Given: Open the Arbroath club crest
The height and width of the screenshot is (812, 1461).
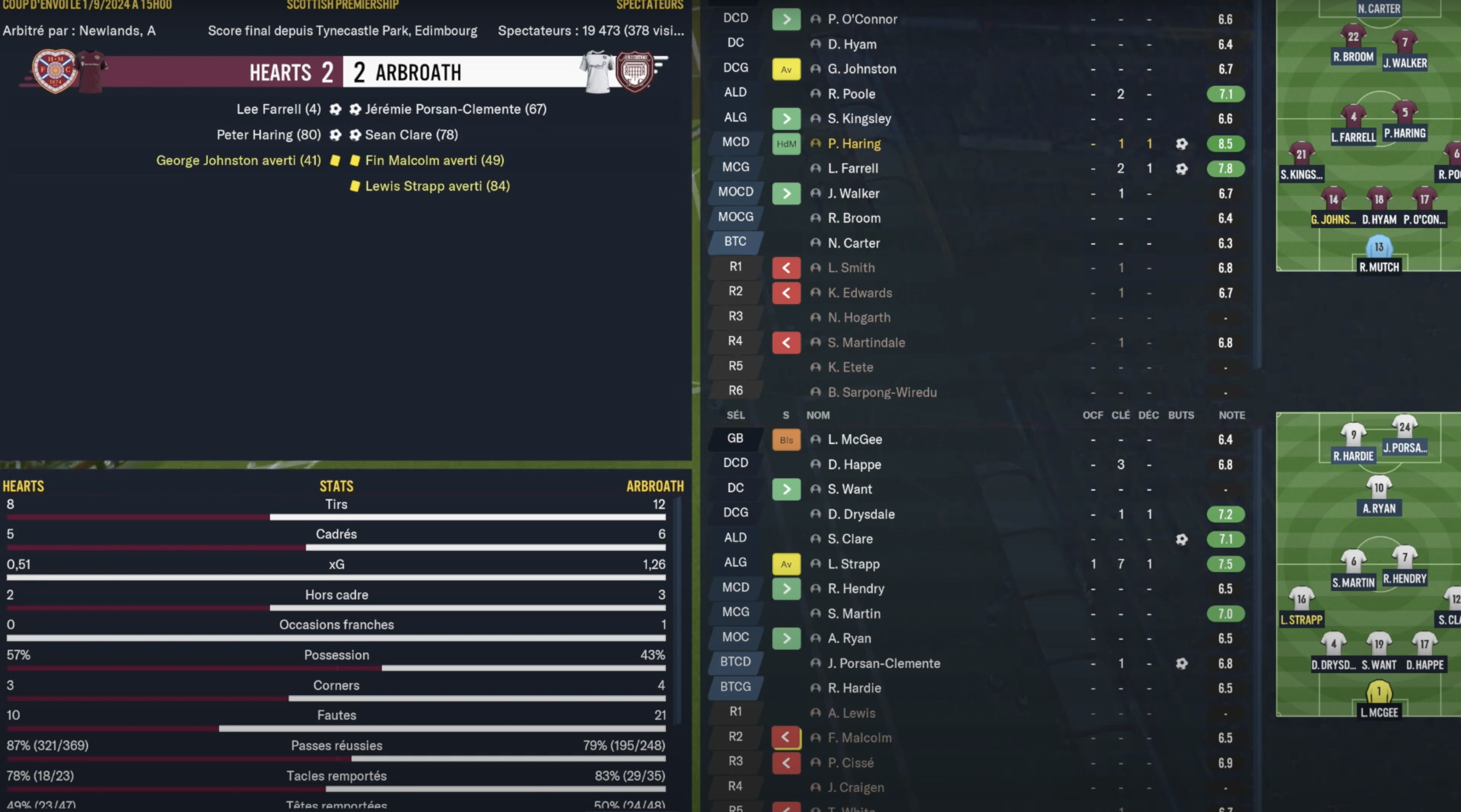Looking at the screenshot, I should [x=634, y=71].
